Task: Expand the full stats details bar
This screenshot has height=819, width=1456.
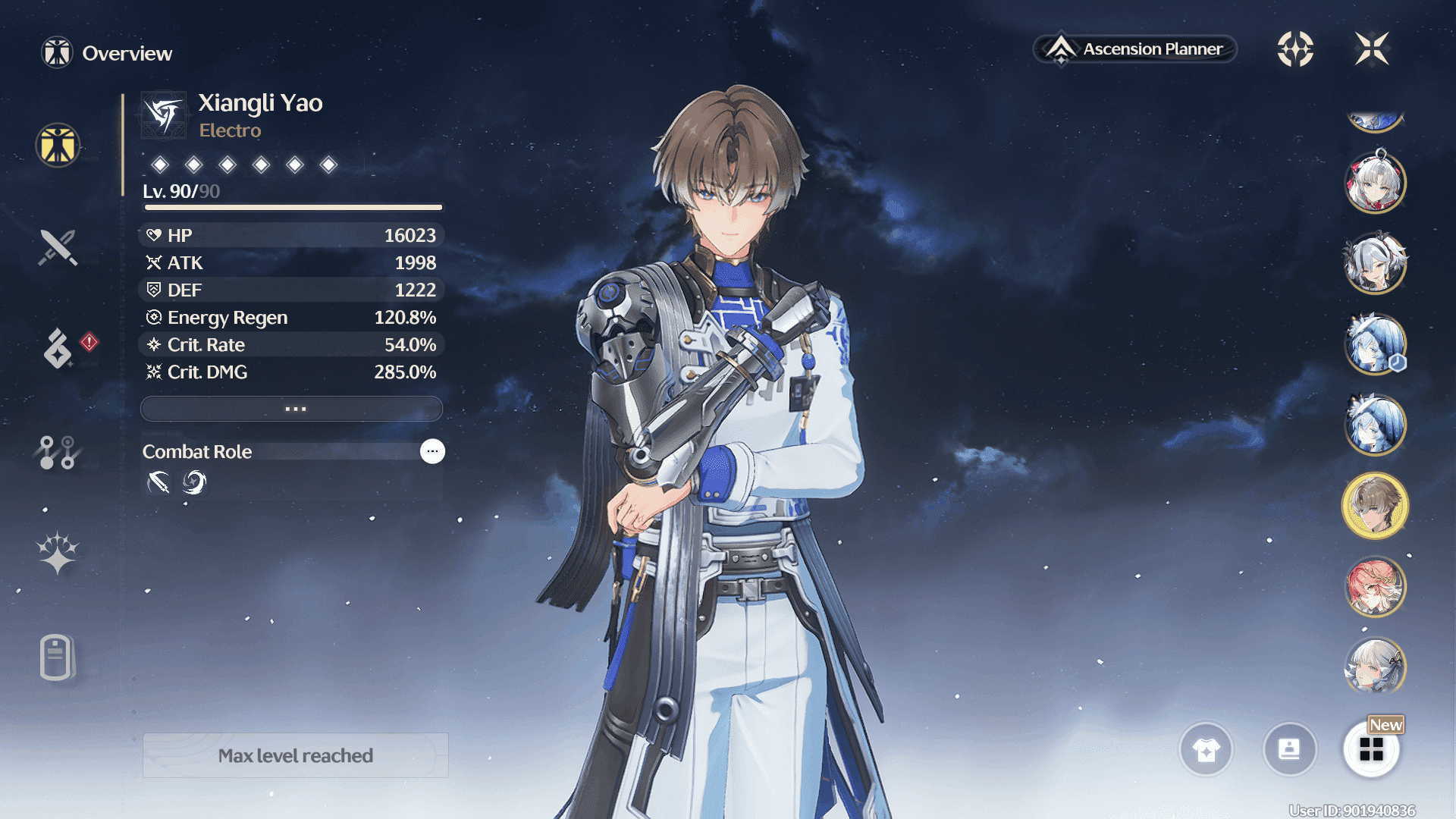Action: (291, 409)
